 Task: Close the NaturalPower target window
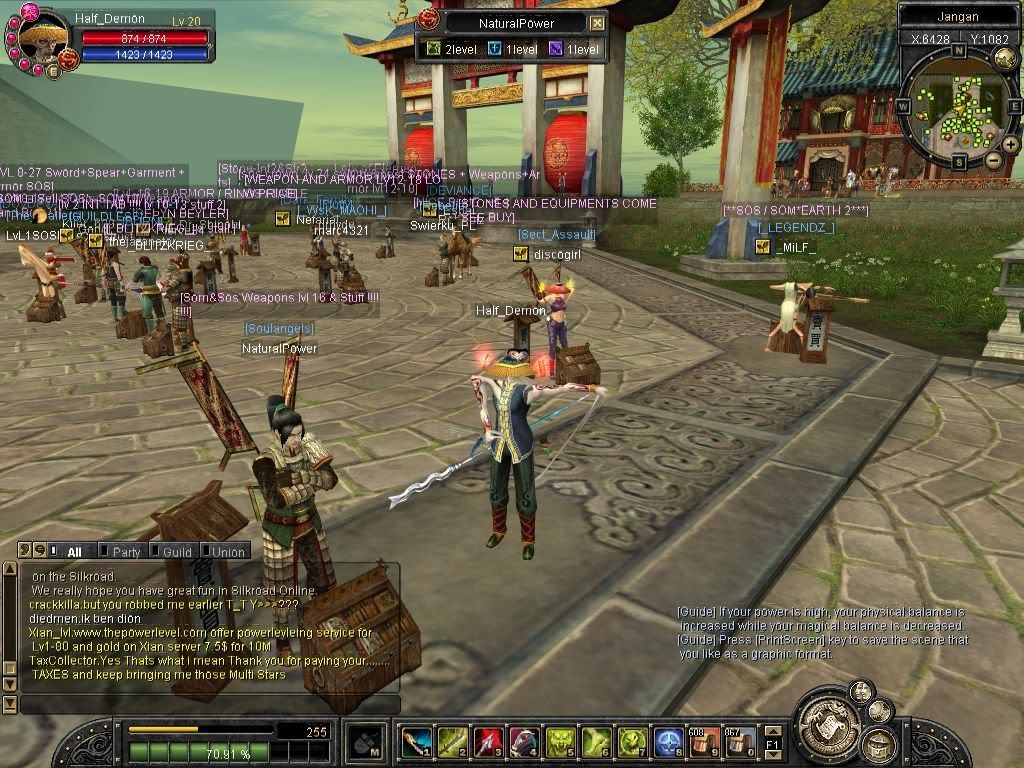[x=597, y=23]
